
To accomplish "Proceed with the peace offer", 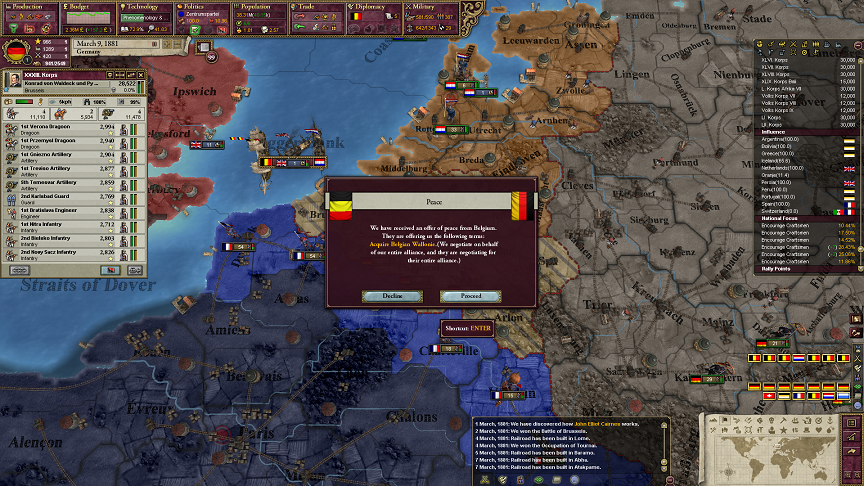I will pos(470,296).
